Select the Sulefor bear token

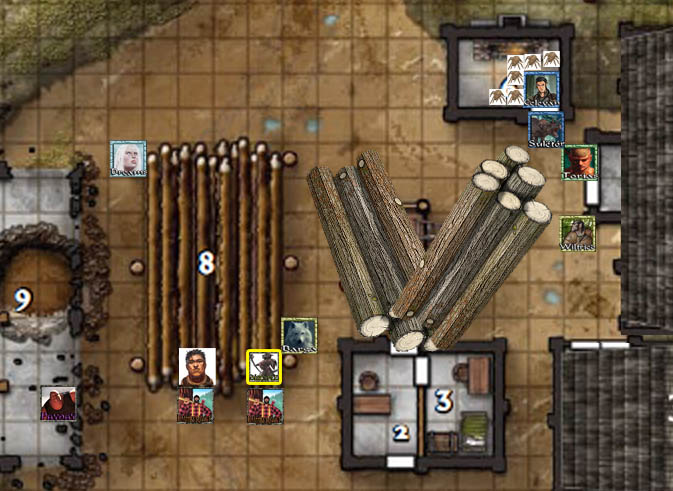point(546,129)
